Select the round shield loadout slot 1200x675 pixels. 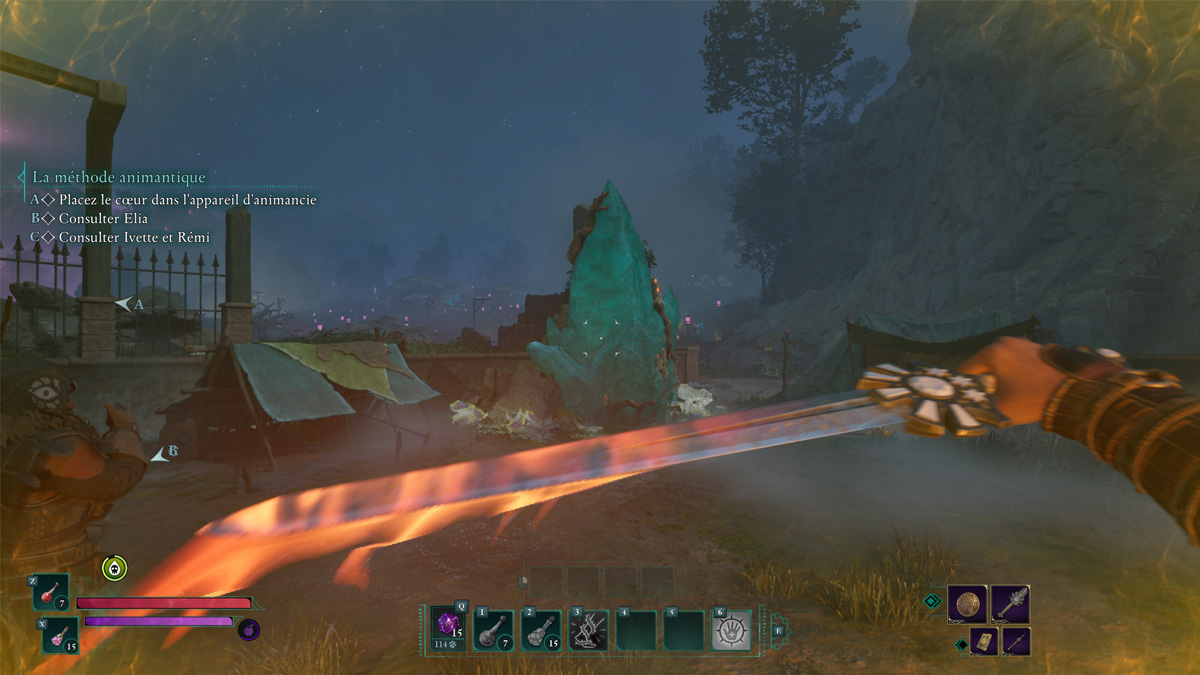pyautogui.click(x=967, y=604)
